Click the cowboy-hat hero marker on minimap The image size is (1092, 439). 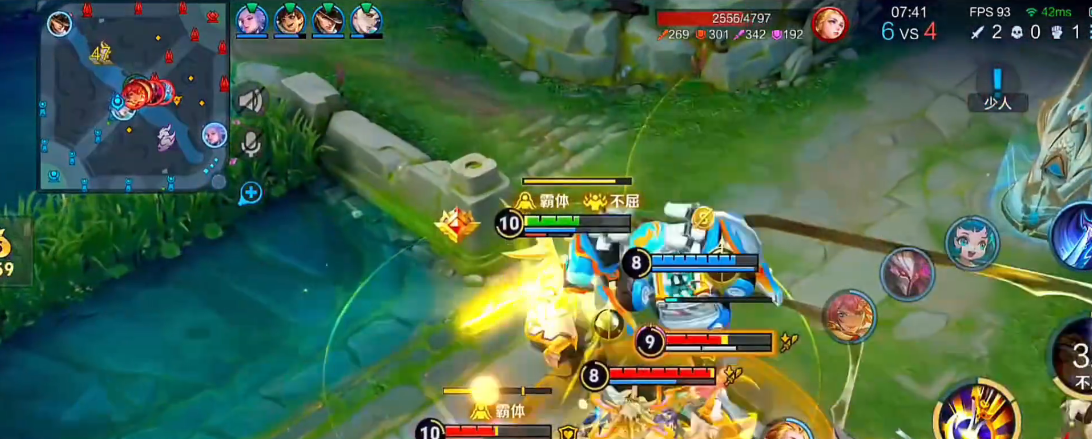tap(60, 24)
